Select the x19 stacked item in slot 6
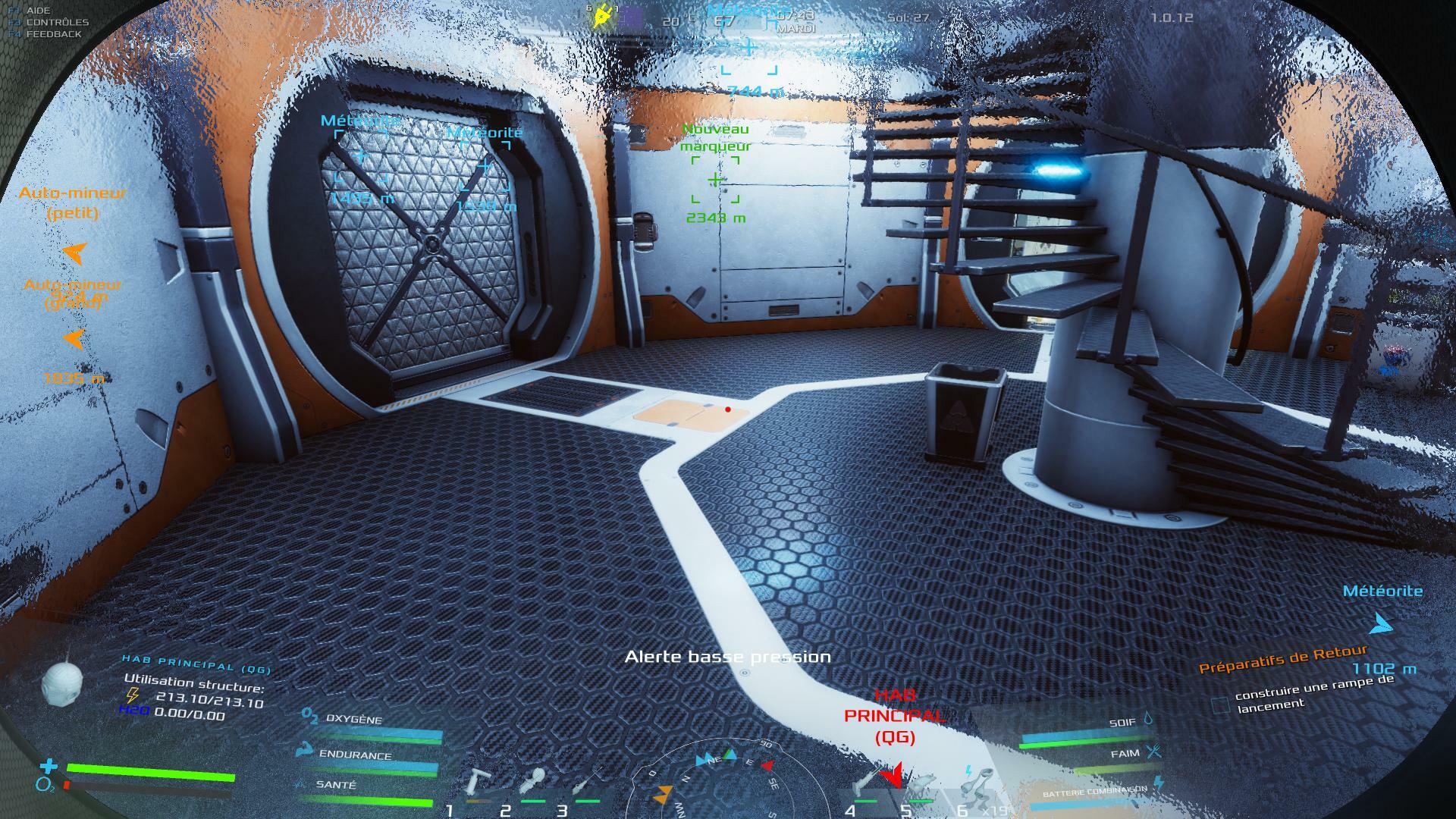This screenshot has width=1456, height=819. 976,785
